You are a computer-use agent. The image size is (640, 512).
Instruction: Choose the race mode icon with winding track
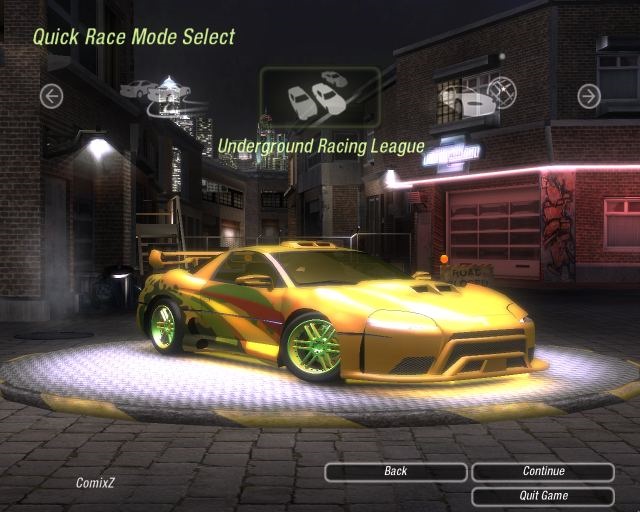[158, 96]
